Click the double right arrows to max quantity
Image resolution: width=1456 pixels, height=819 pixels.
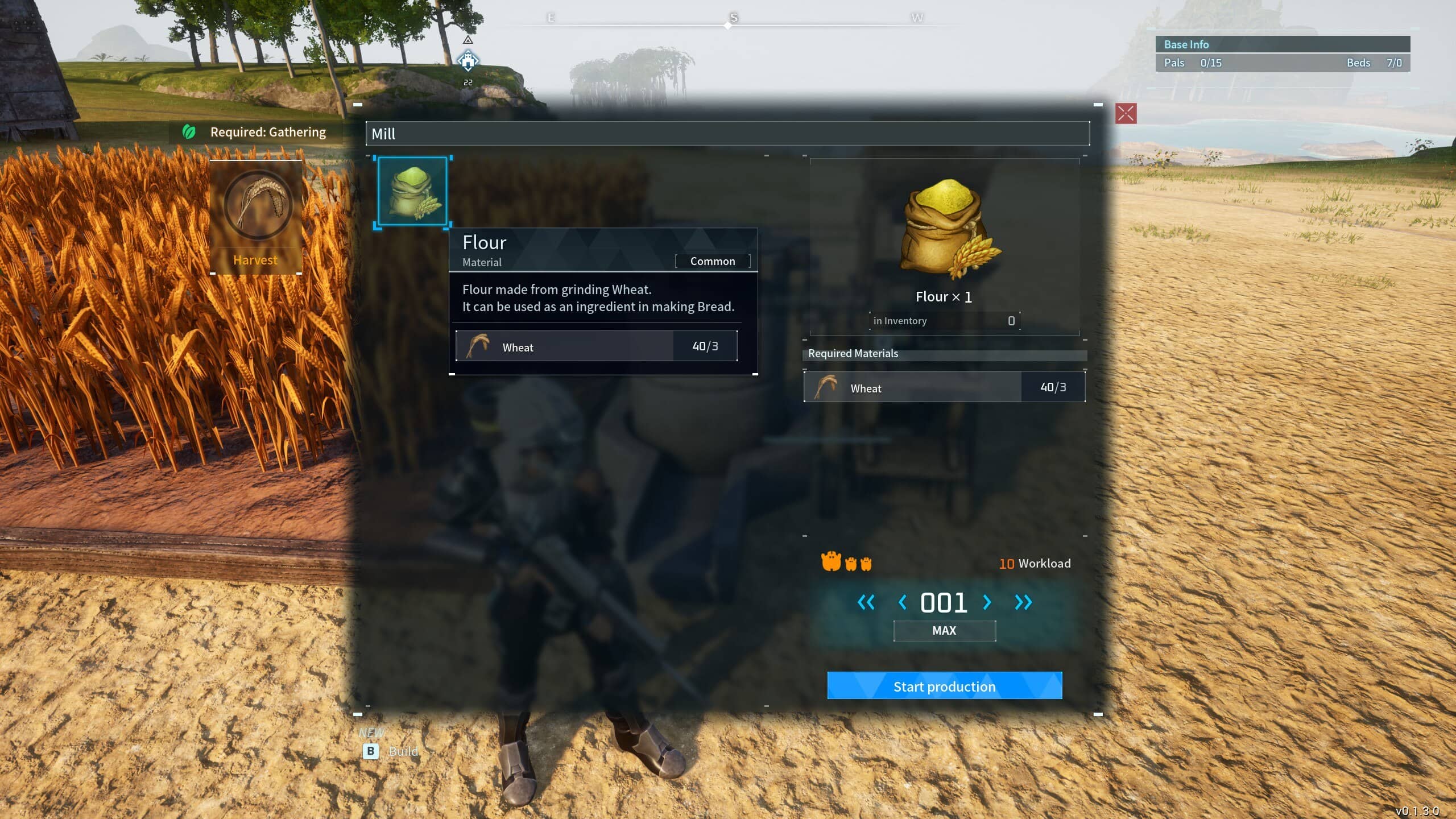[x=1024, y=603]
